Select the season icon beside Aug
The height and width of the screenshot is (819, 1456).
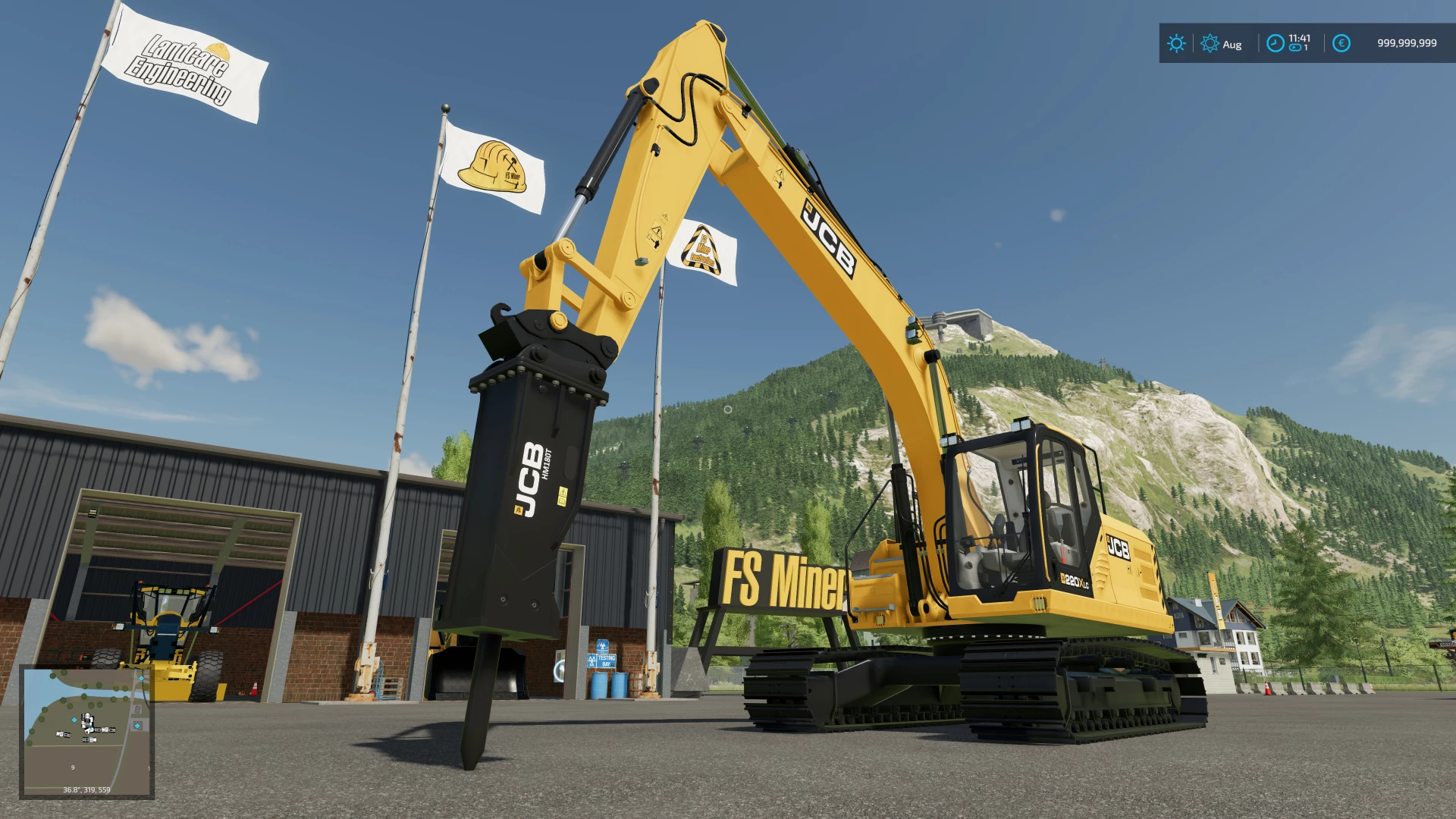(x=1211, y=43)
